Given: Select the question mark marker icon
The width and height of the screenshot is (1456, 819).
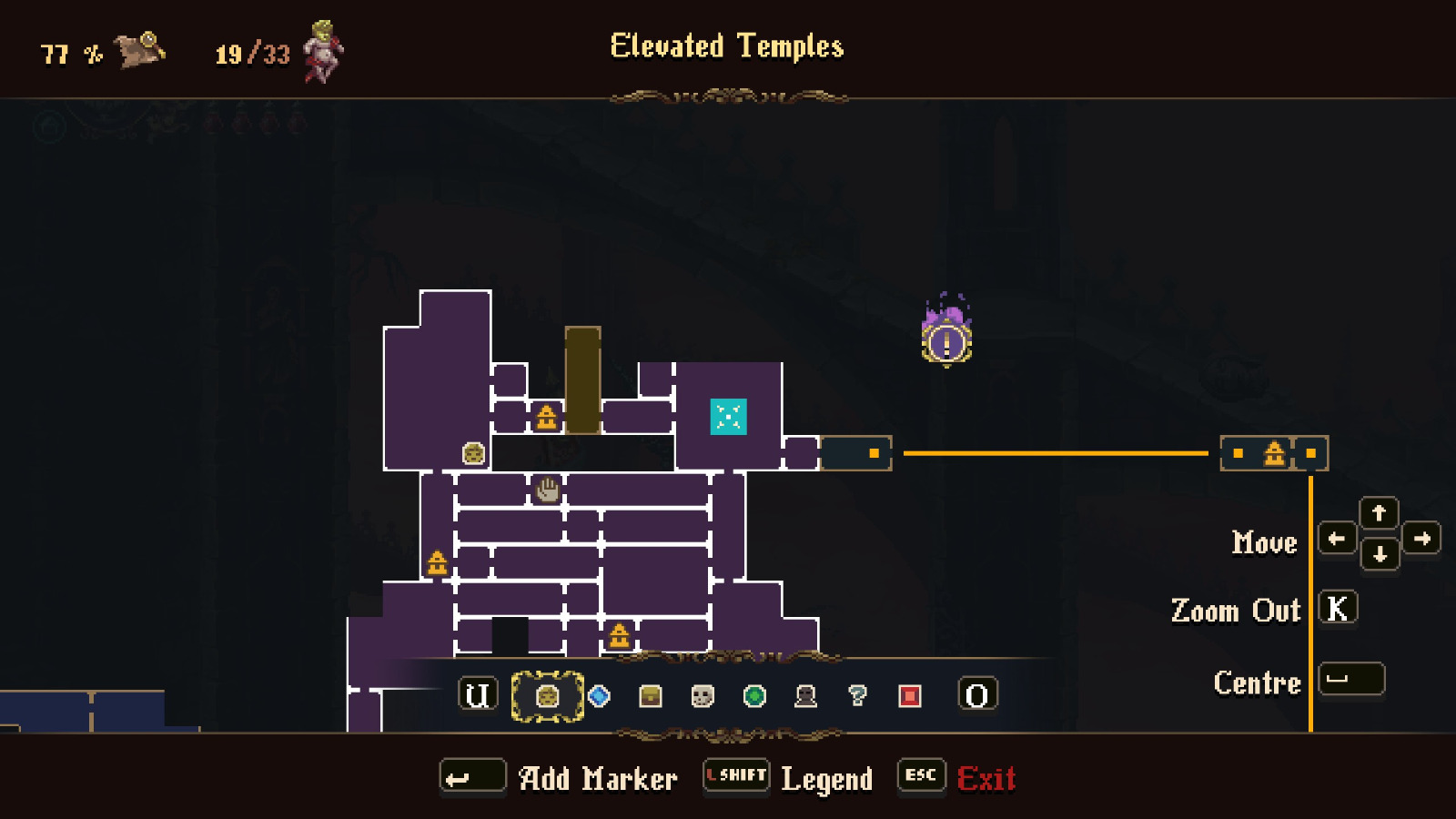Looking at the screenshot, I should tap(859, 698).
